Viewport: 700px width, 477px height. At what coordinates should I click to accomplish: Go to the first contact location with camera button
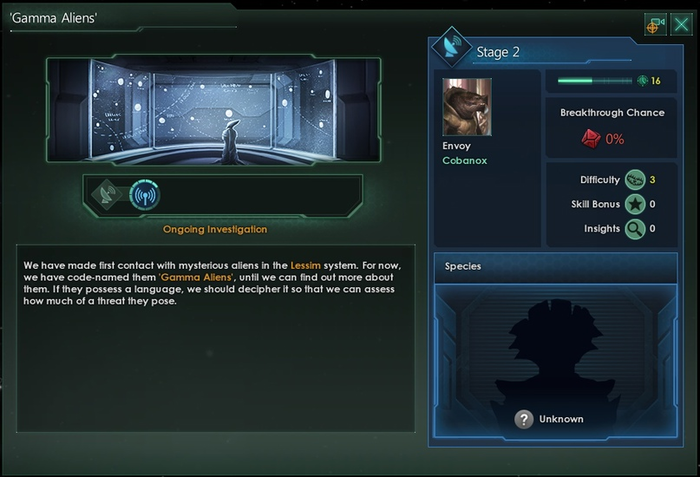pyautogui.click(x=656, y=24)
